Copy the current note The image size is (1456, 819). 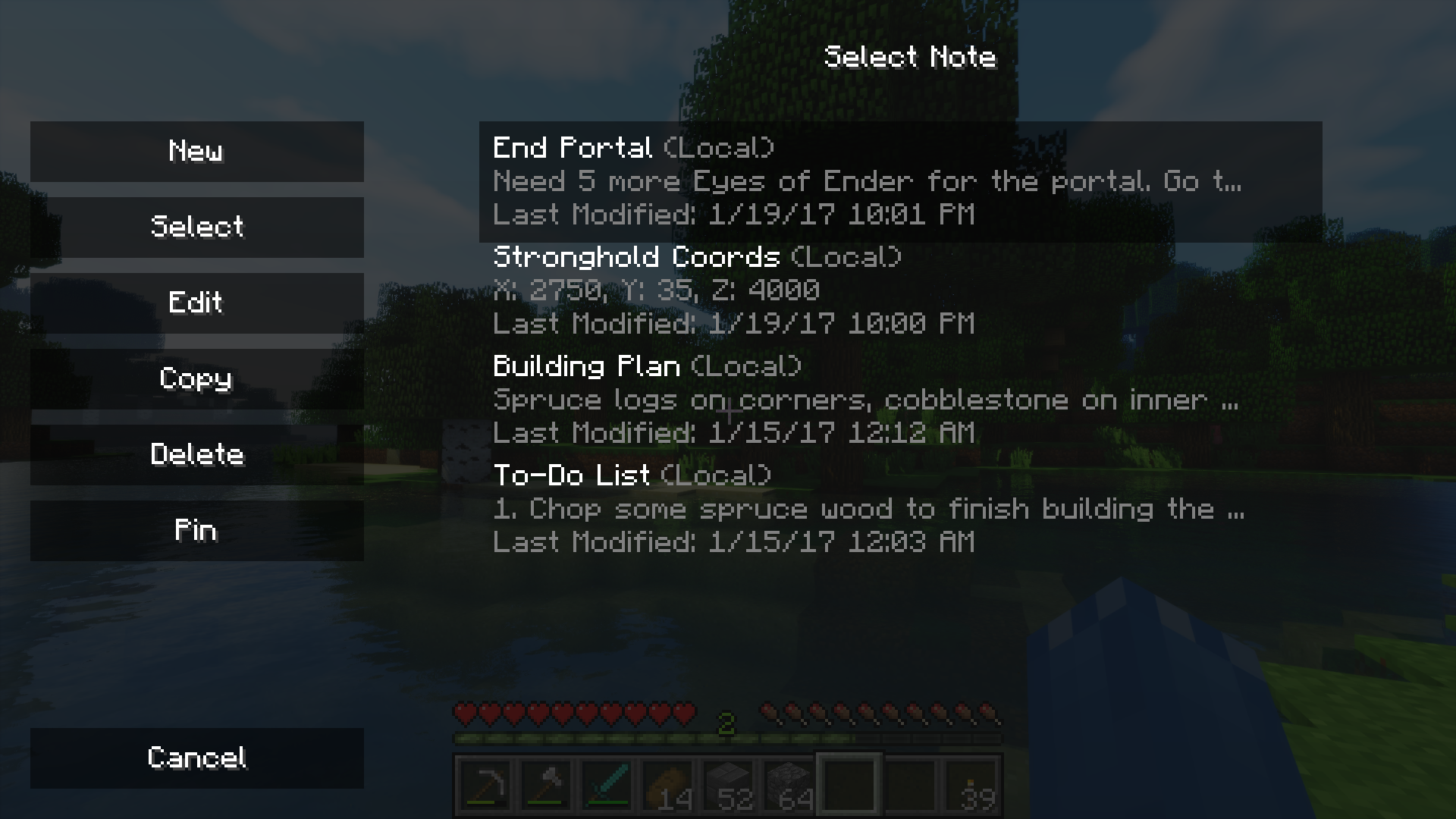tap(196, 378)
